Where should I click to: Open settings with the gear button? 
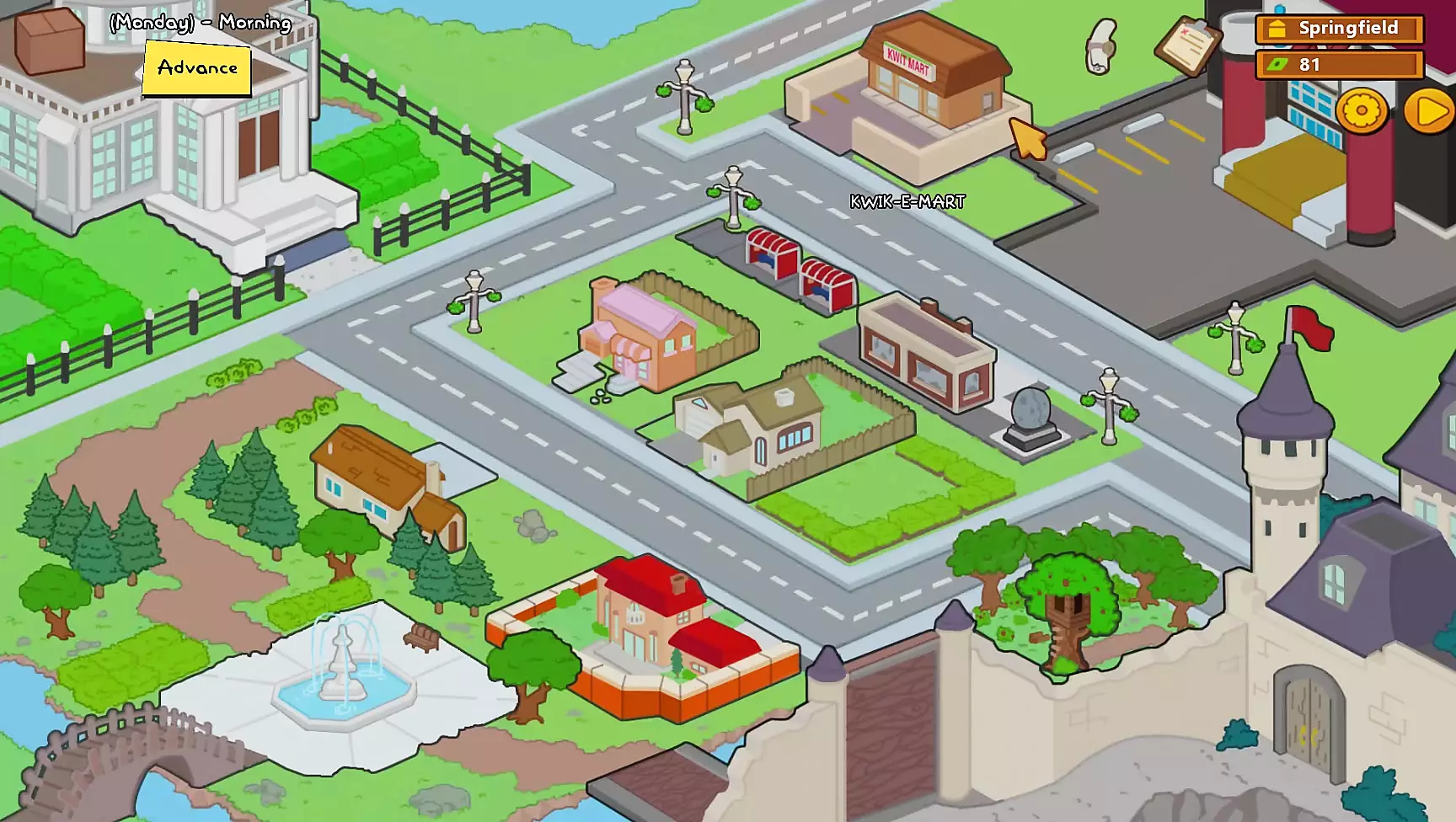[x=1361, y=110]
